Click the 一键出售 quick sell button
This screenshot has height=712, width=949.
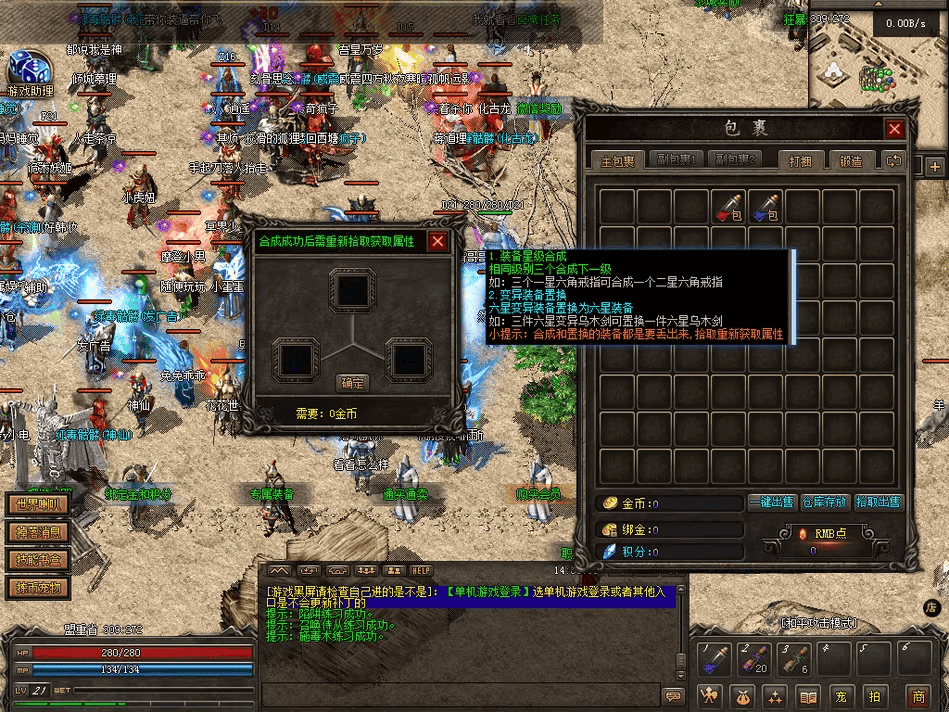coord(772,502)
